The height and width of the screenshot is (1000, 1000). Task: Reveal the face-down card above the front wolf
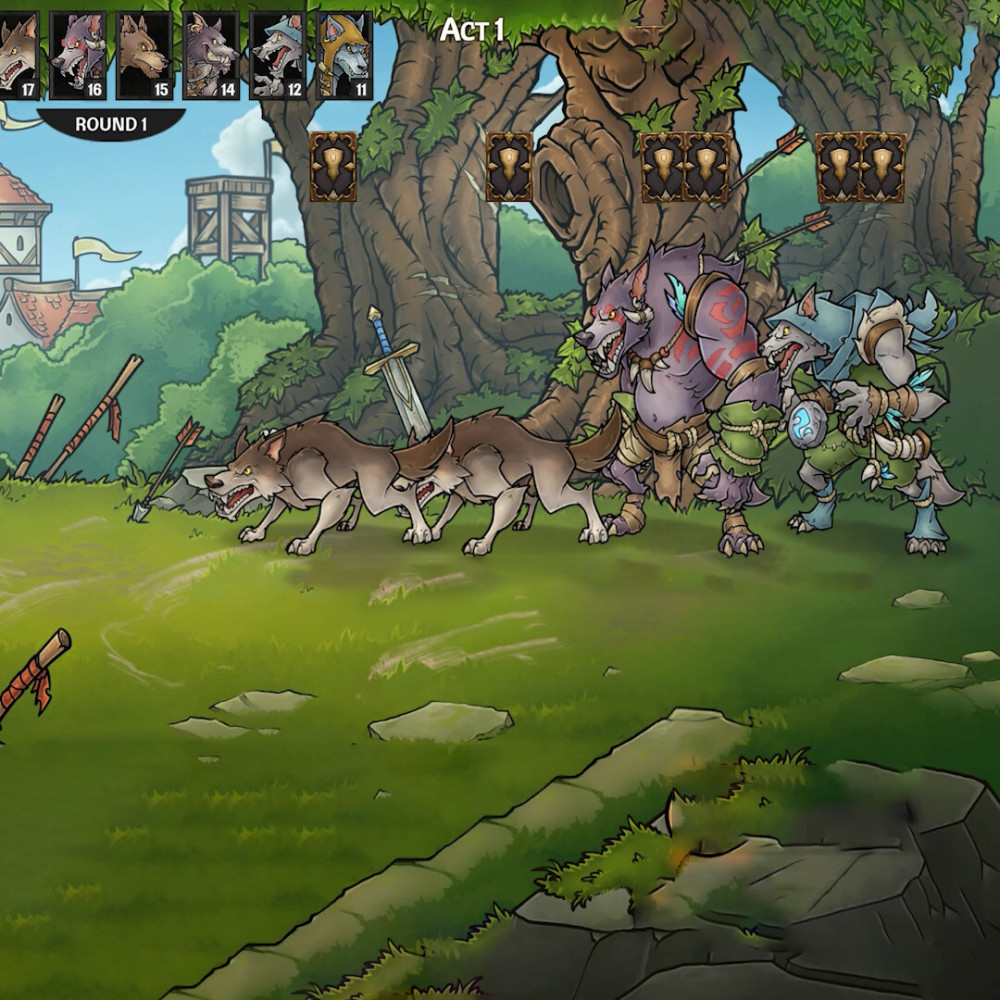coord(333,167)
